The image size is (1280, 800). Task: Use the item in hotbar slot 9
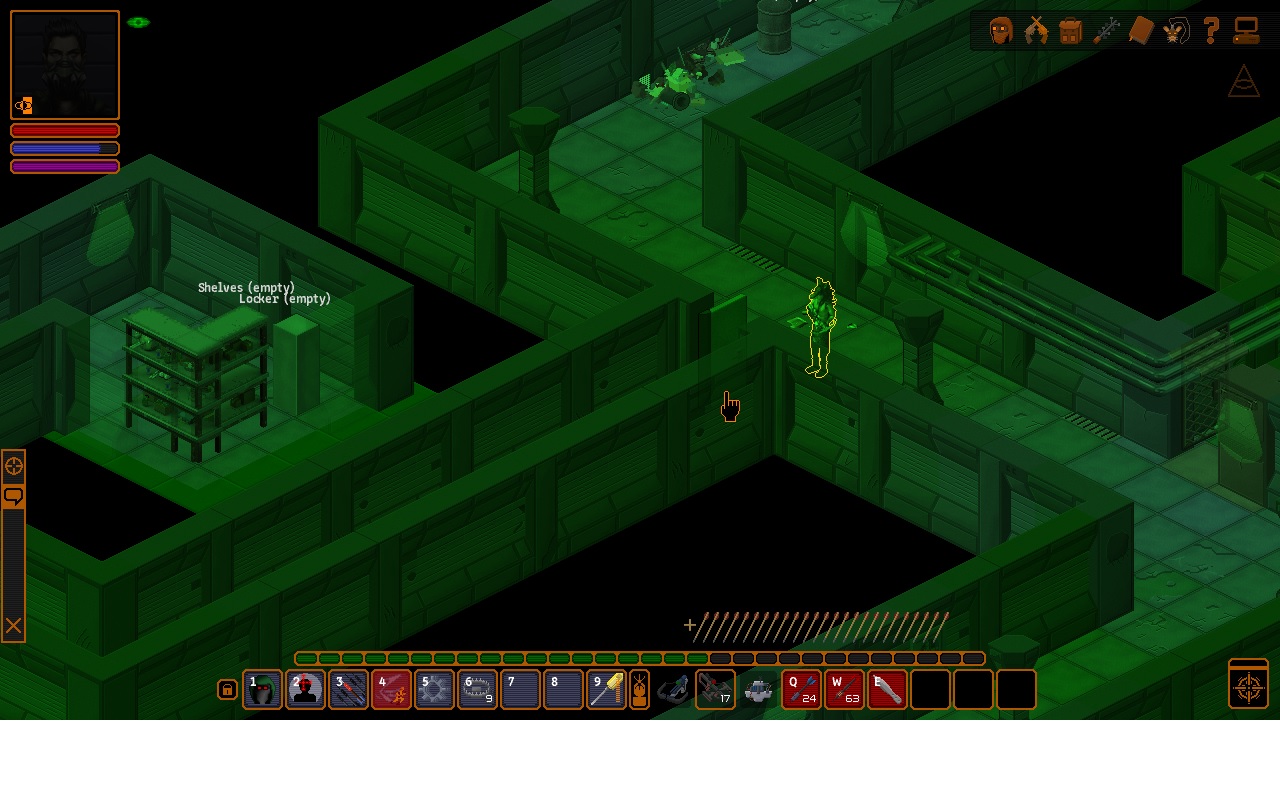(606, 690)
